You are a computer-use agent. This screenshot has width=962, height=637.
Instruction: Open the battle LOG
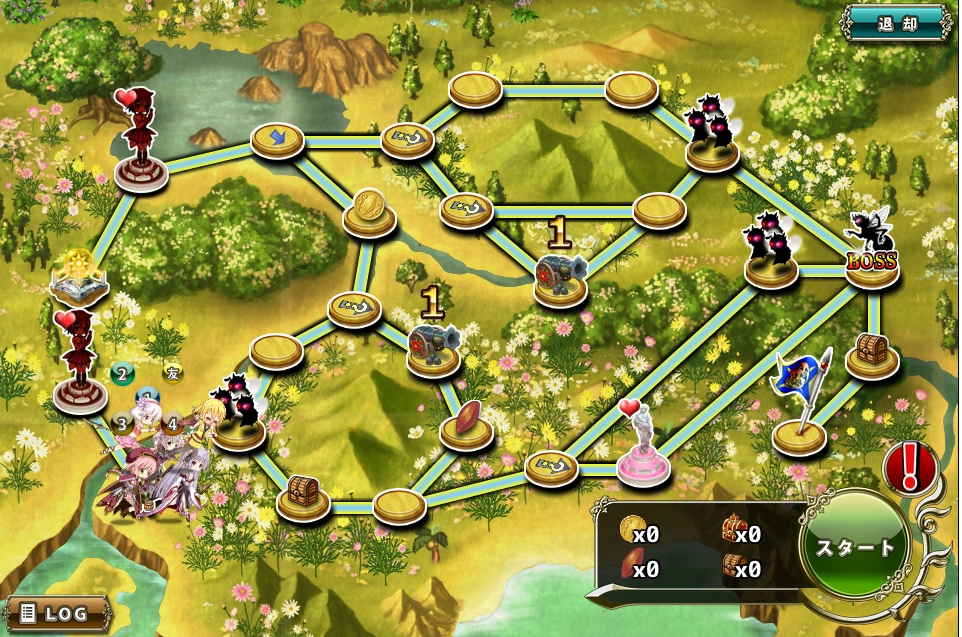click(56, 610)
